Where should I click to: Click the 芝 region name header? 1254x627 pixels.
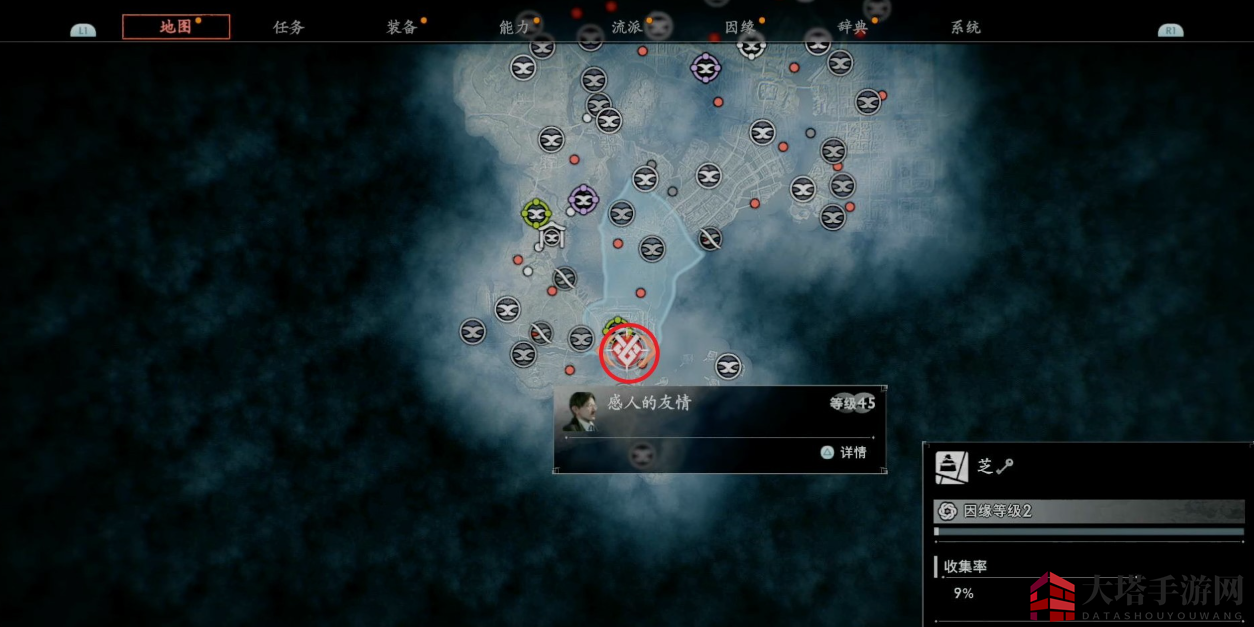(x=985, y=466)
